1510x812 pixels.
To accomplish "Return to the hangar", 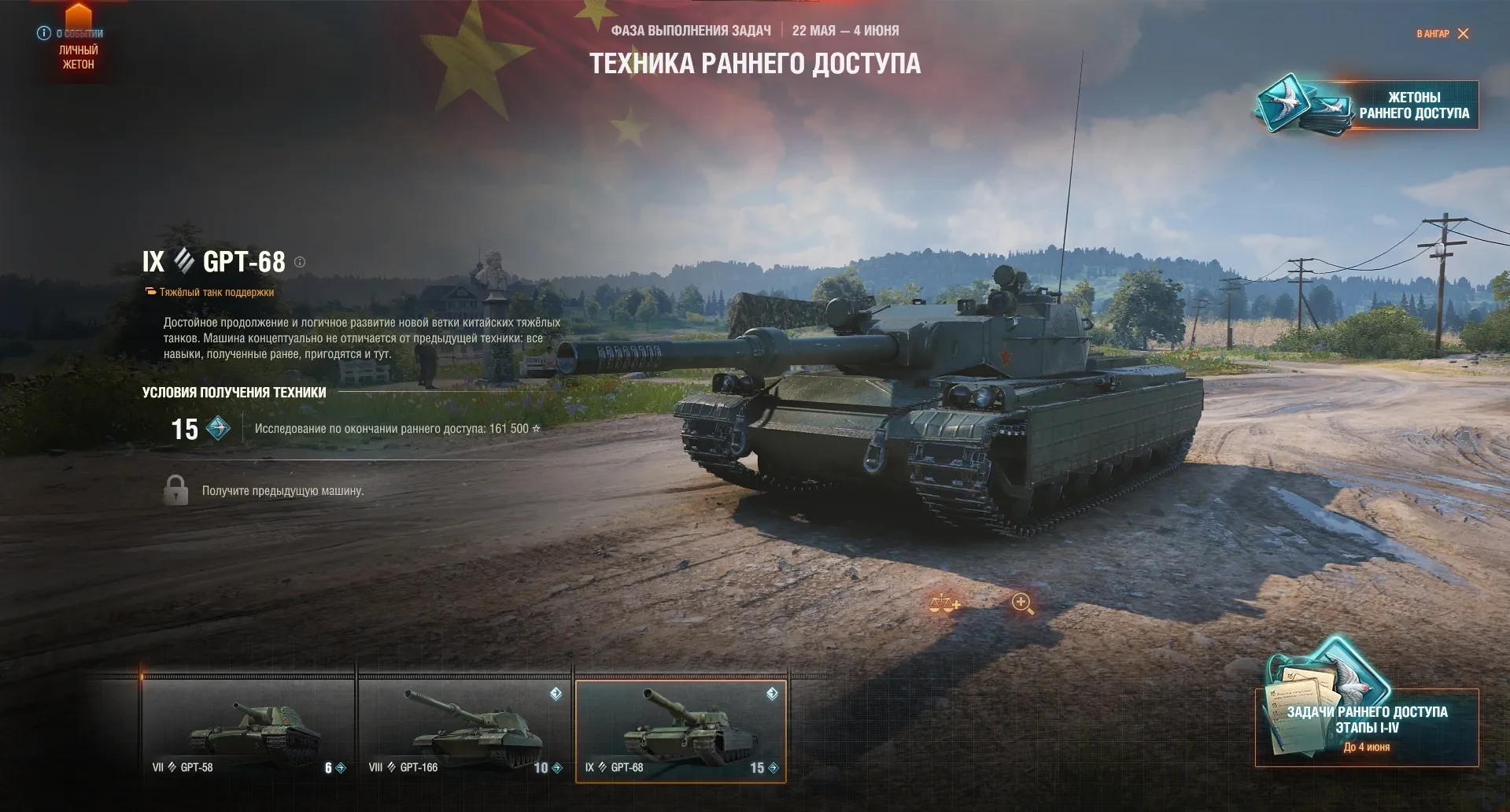I will (1442, 34).
